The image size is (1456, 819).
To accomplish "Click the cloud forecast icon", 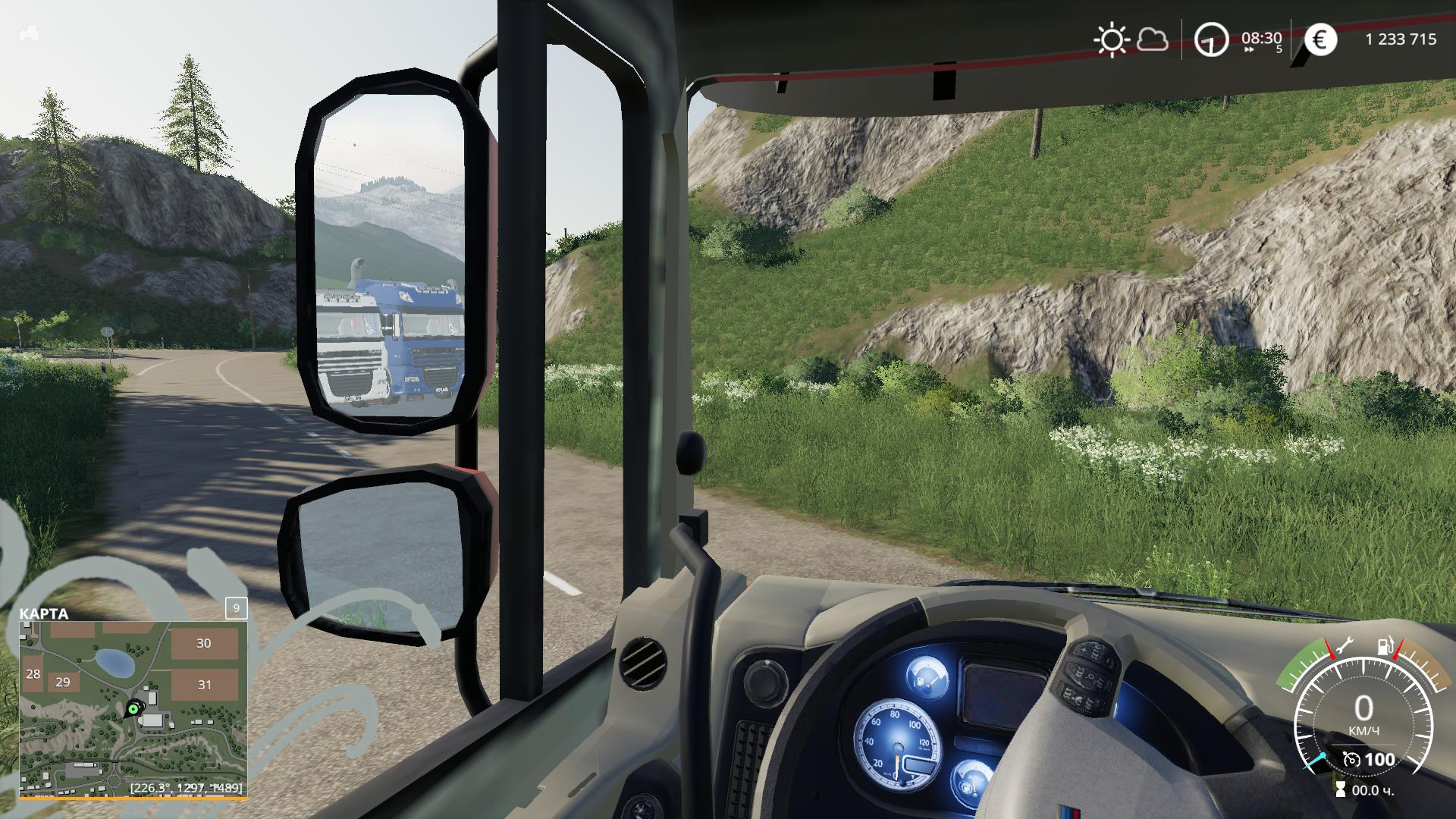I will 1153,39.
